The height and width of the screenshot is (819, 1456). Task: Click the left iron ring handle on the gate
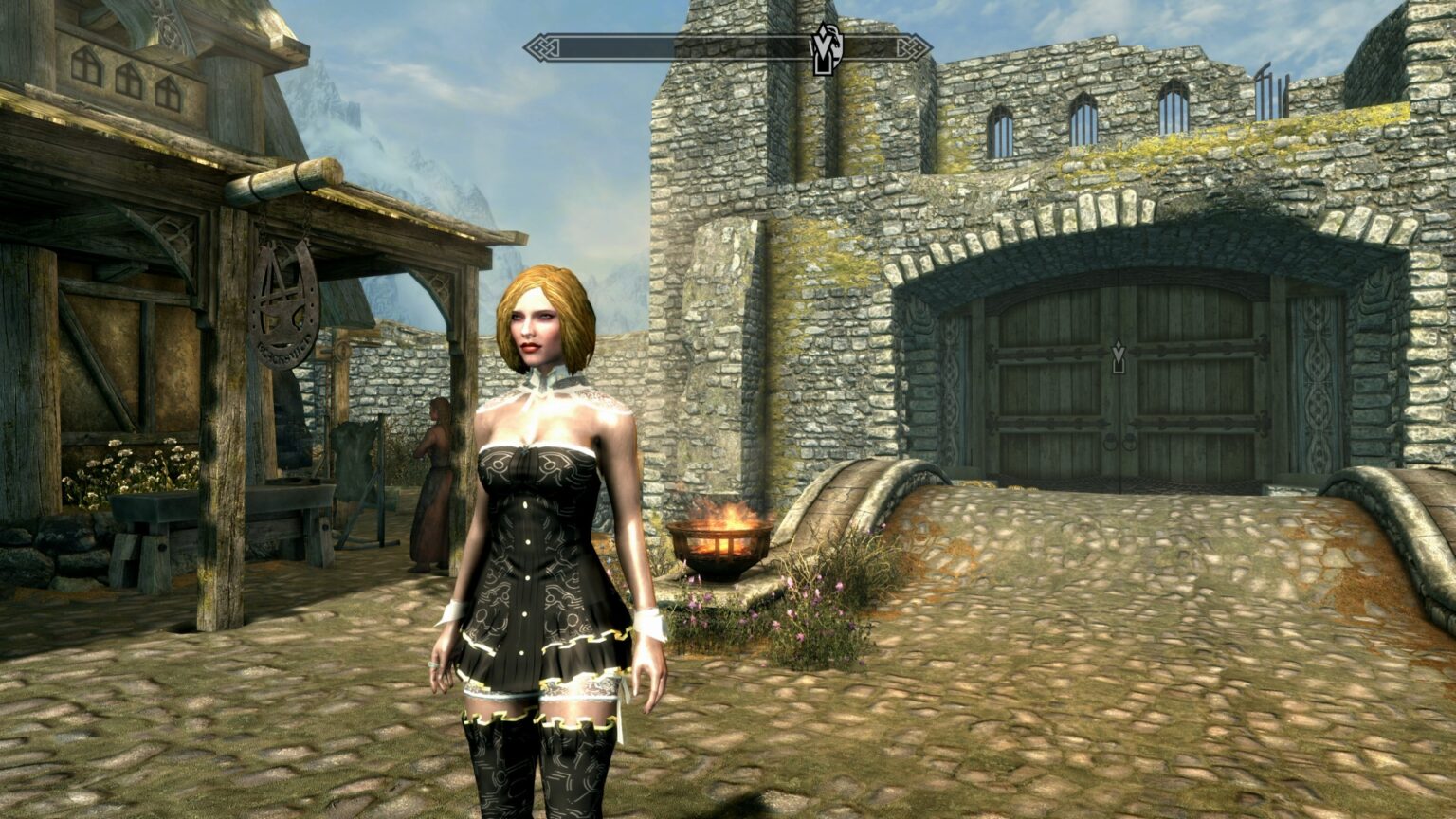(x=1111, y=443)
